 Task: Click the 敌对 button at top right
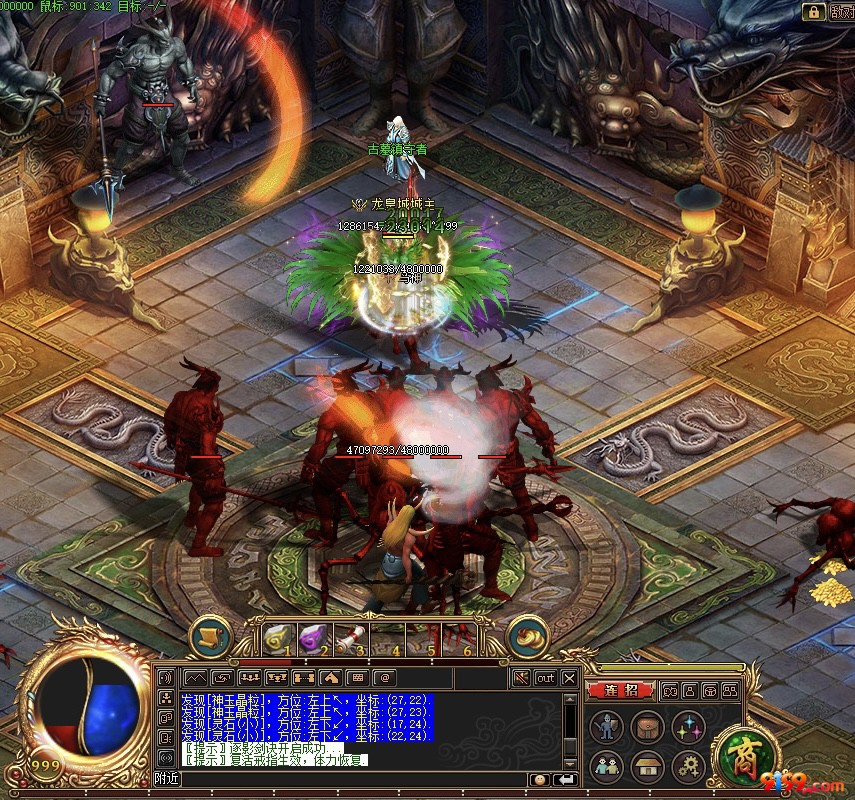pyautogui.click(x=842, y=12)
